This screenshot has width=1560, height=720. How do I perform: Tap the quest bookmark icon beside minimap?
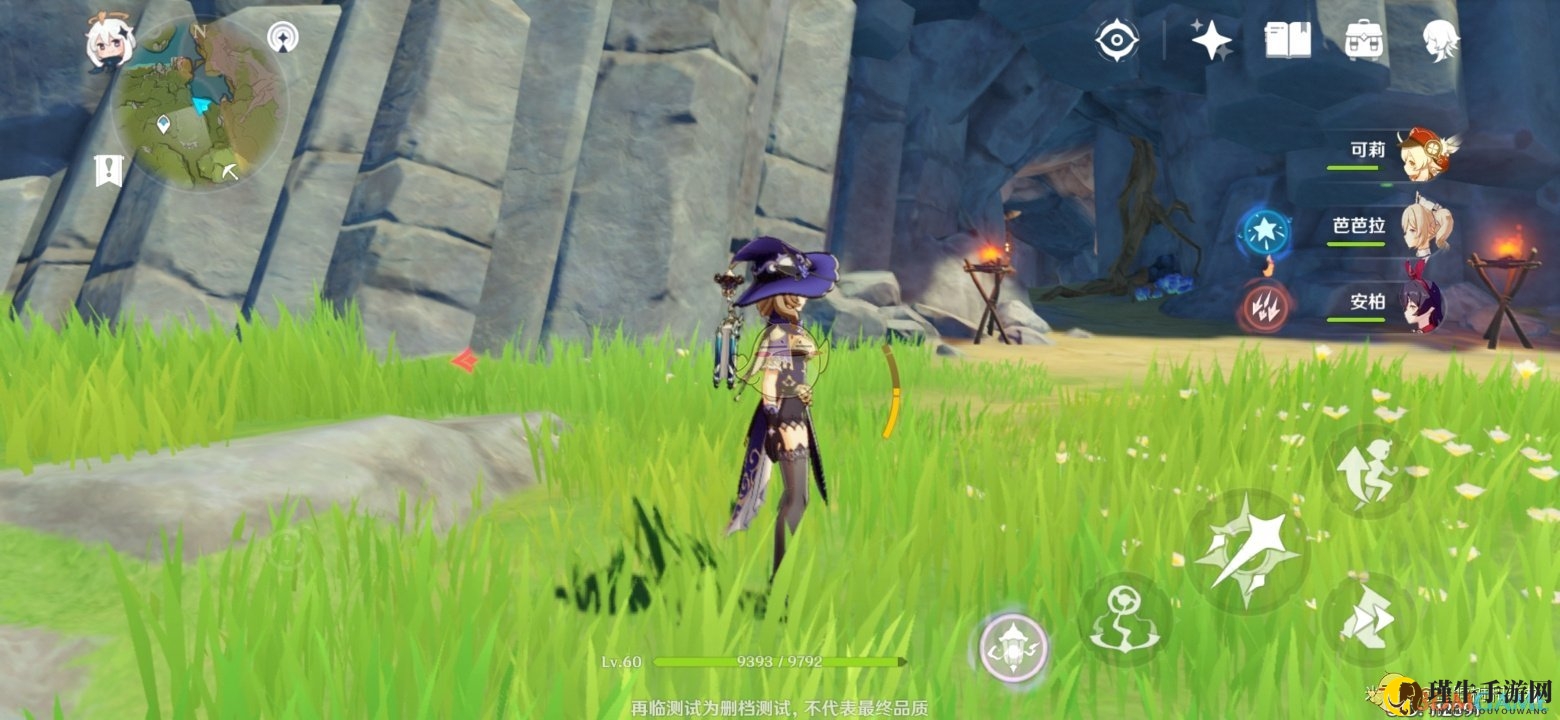(x=108, y=171)
